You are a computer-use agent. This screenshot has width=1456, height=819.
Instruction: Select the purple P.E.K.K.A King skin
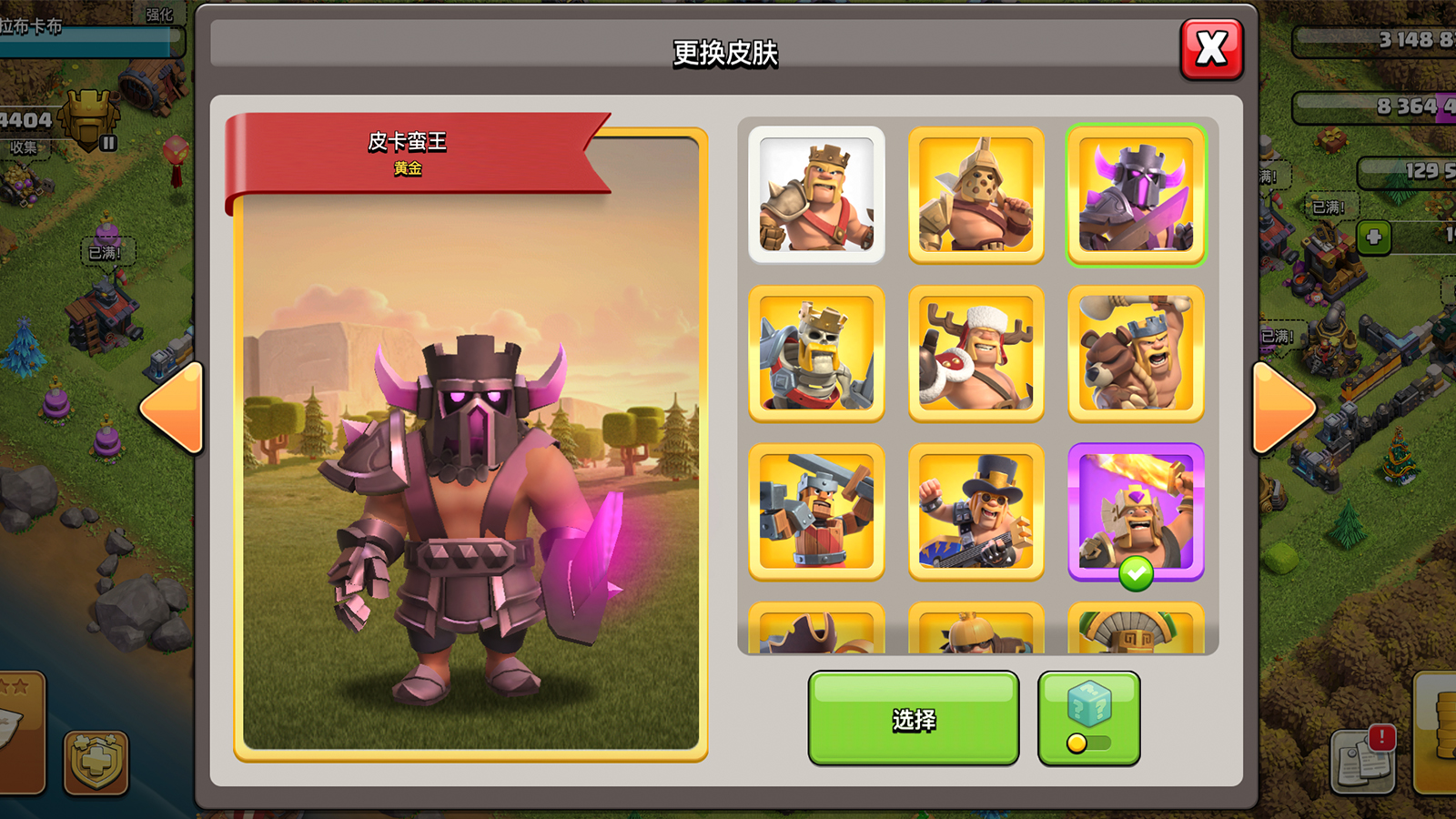click(x=1136, y=195)
